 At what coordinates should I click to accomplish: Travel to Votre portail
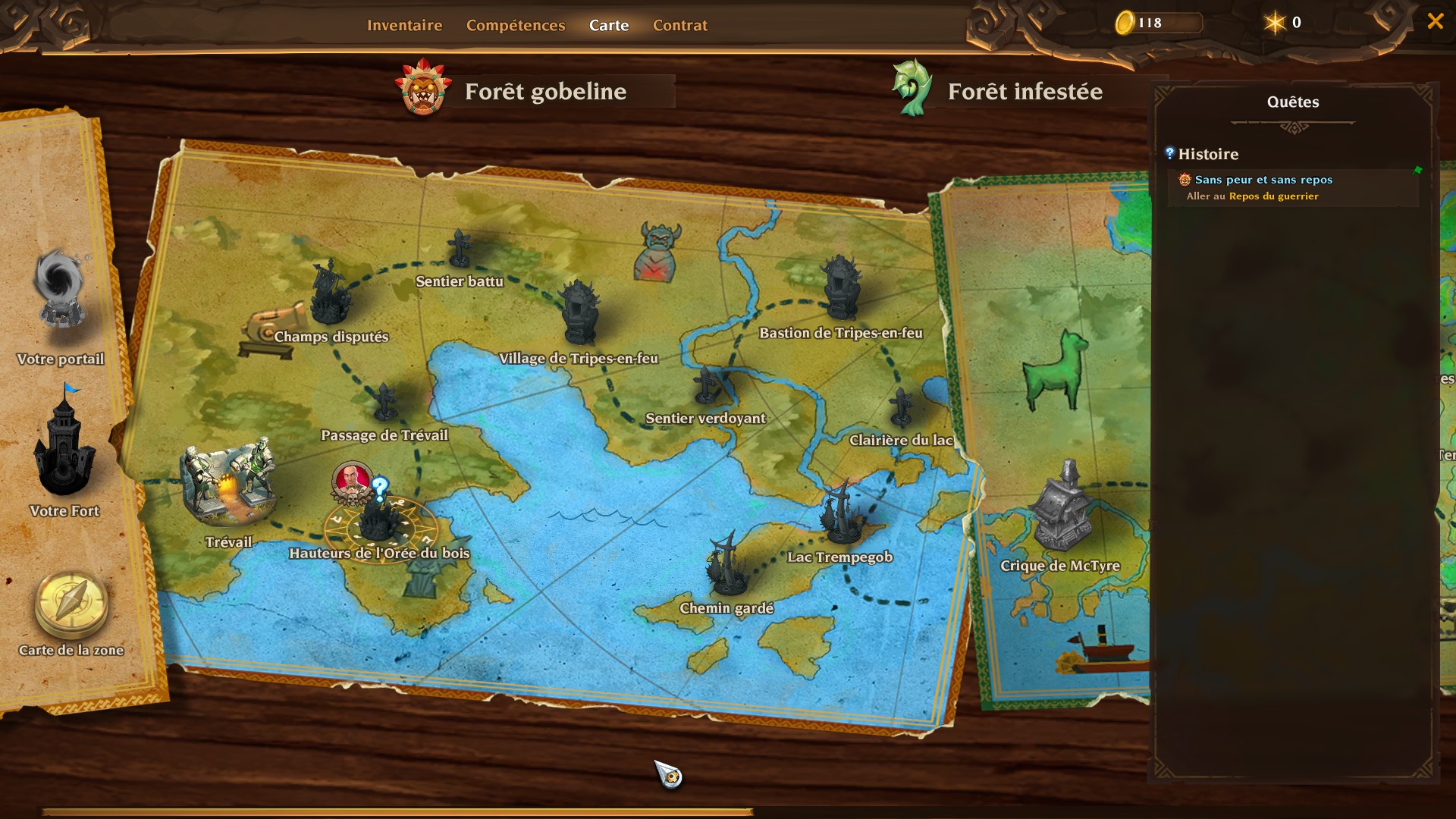pos(60,290)
